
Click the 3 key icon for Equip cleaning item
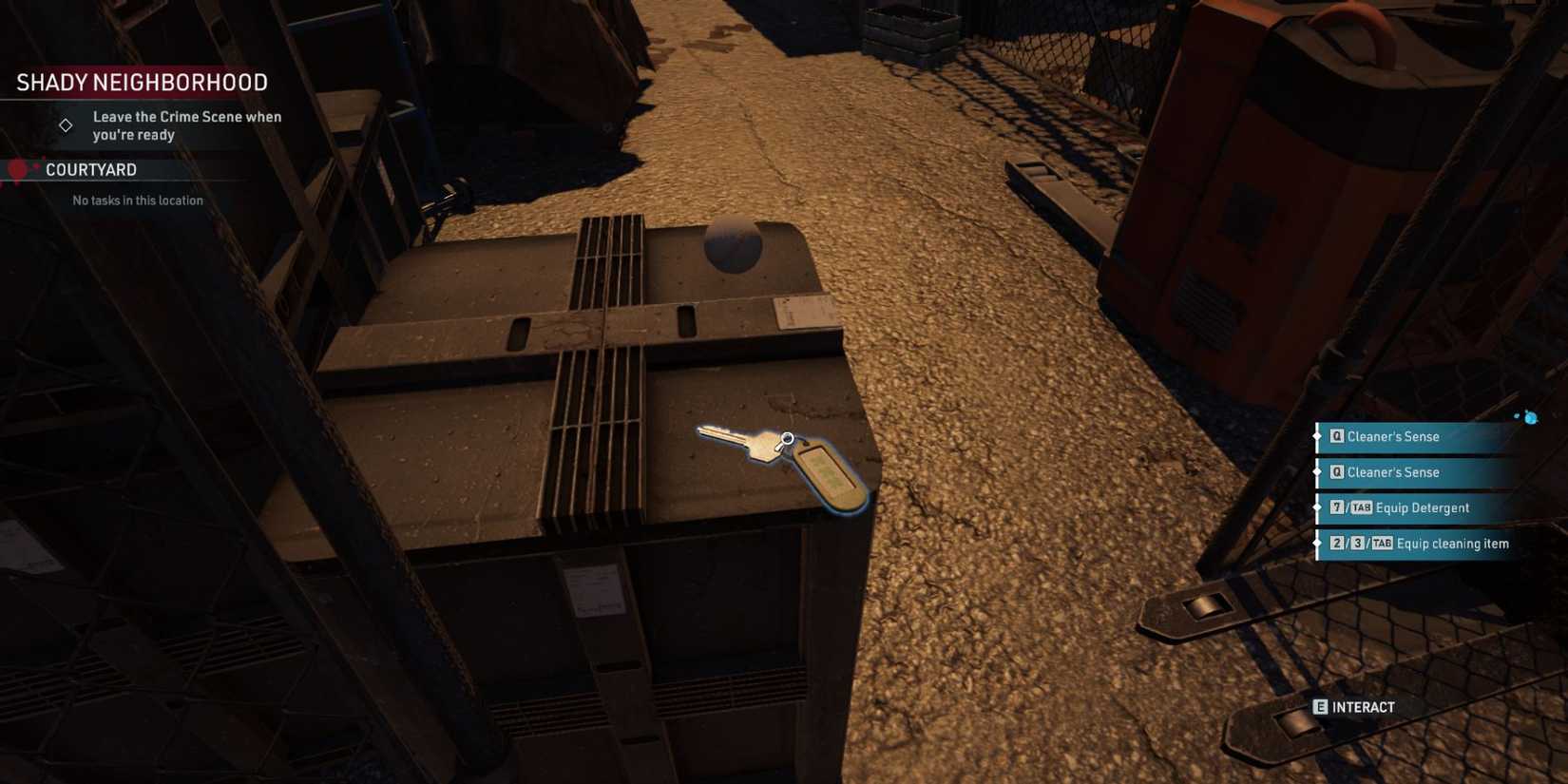tap(1356, 543)
